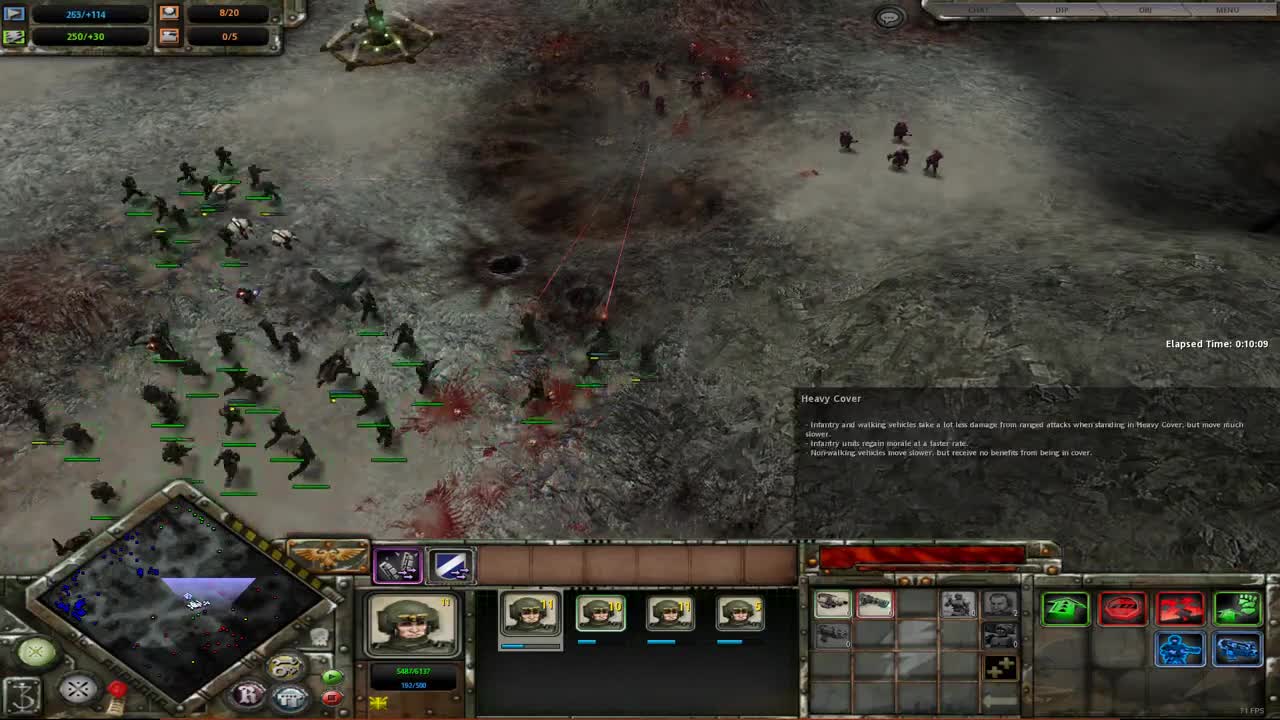Order an attack-move with the red attack icon
The width and height of the screenshot is (1280, 720).
tap(1180, 609)
